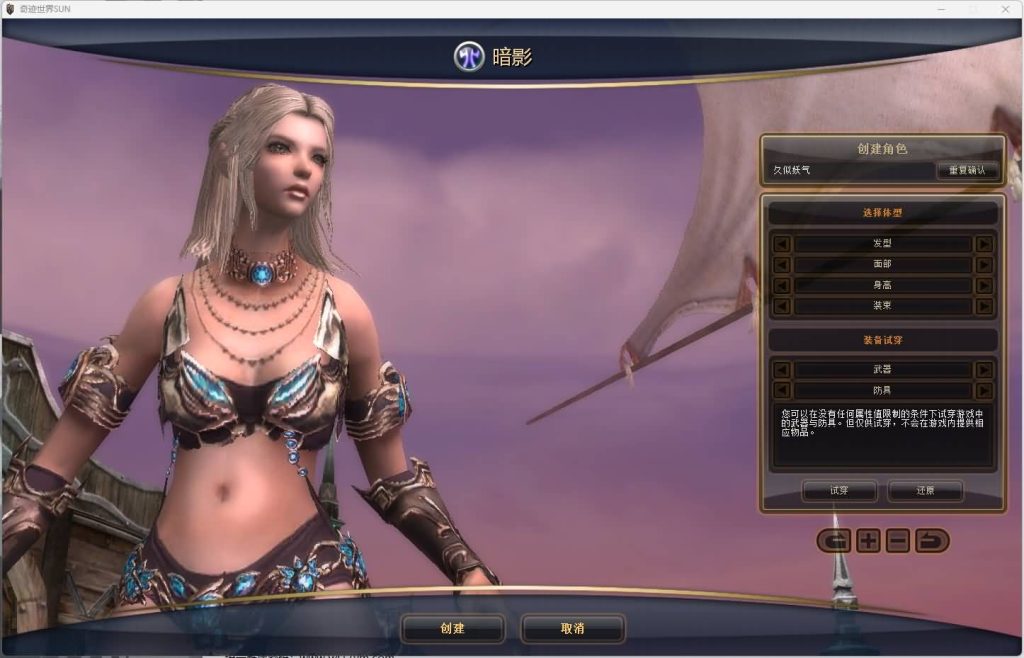The width and height of the screenshot is (1024, 658).
Task: Choose next 发型 hairstyle with right arrow
Action: (984, 244)
